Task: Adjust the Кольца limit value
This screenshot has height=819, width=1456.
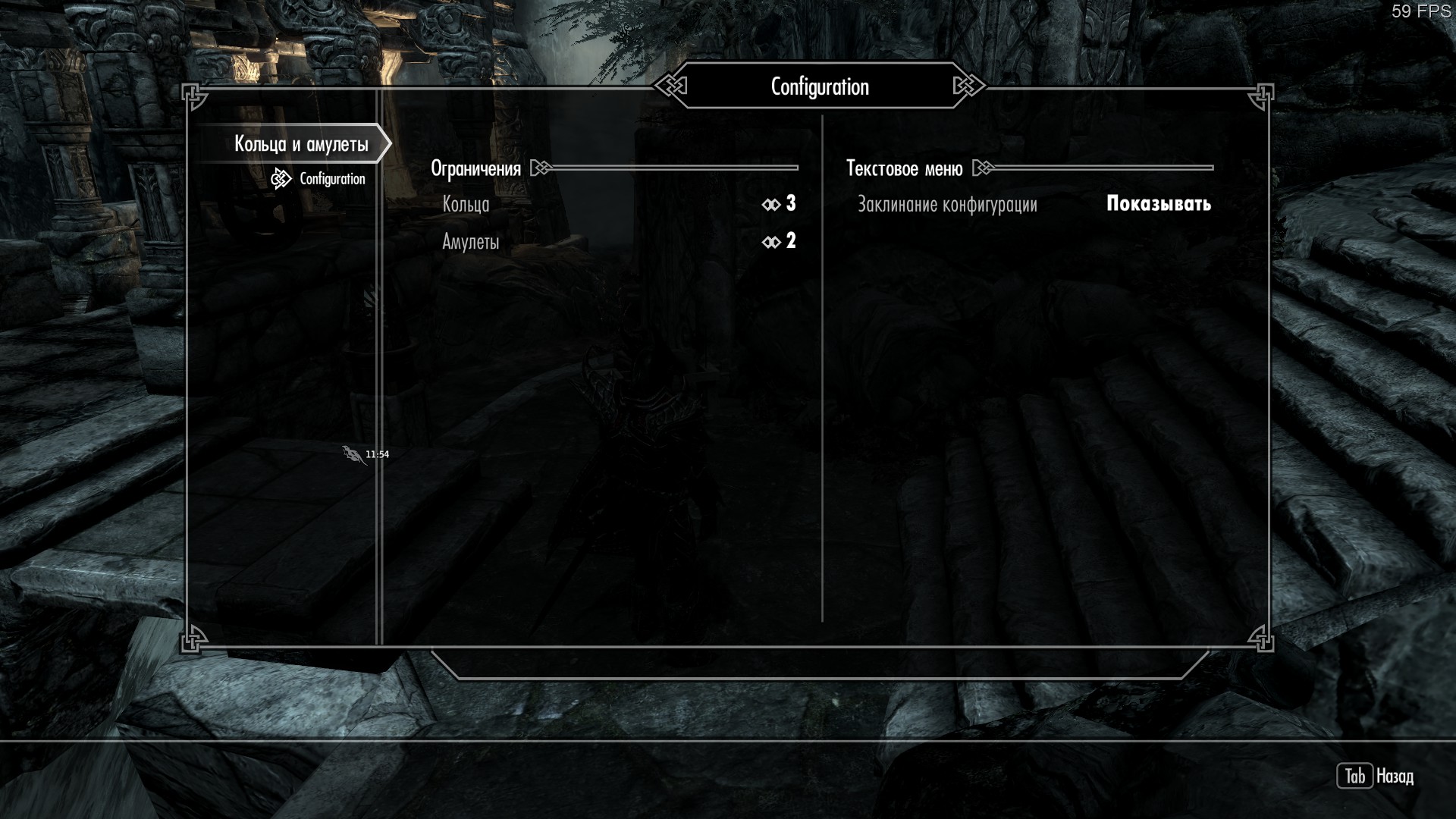Action: point(780,204)
